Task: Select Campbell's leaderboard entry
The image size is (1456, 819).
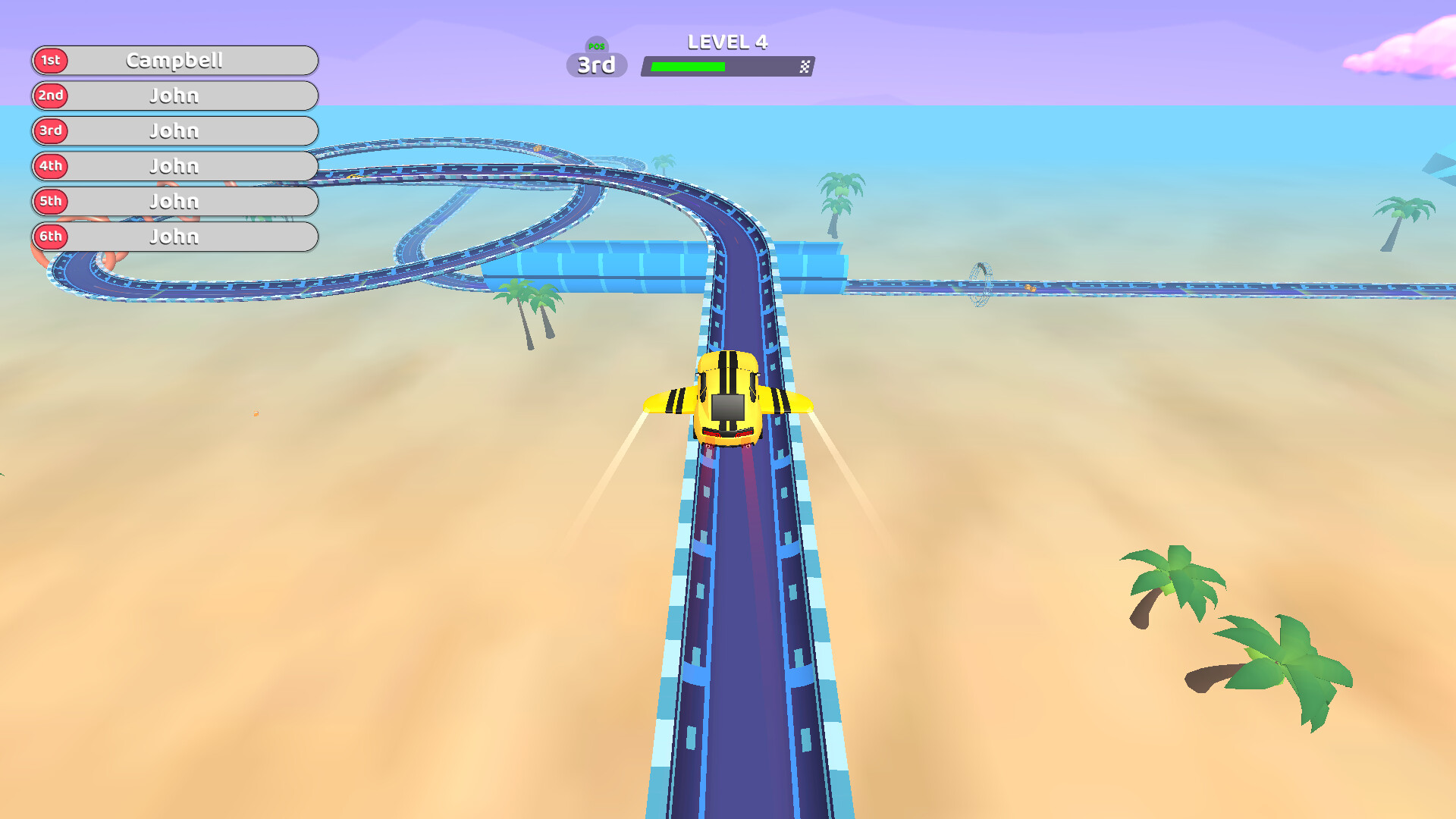Action: click(176, 61)
